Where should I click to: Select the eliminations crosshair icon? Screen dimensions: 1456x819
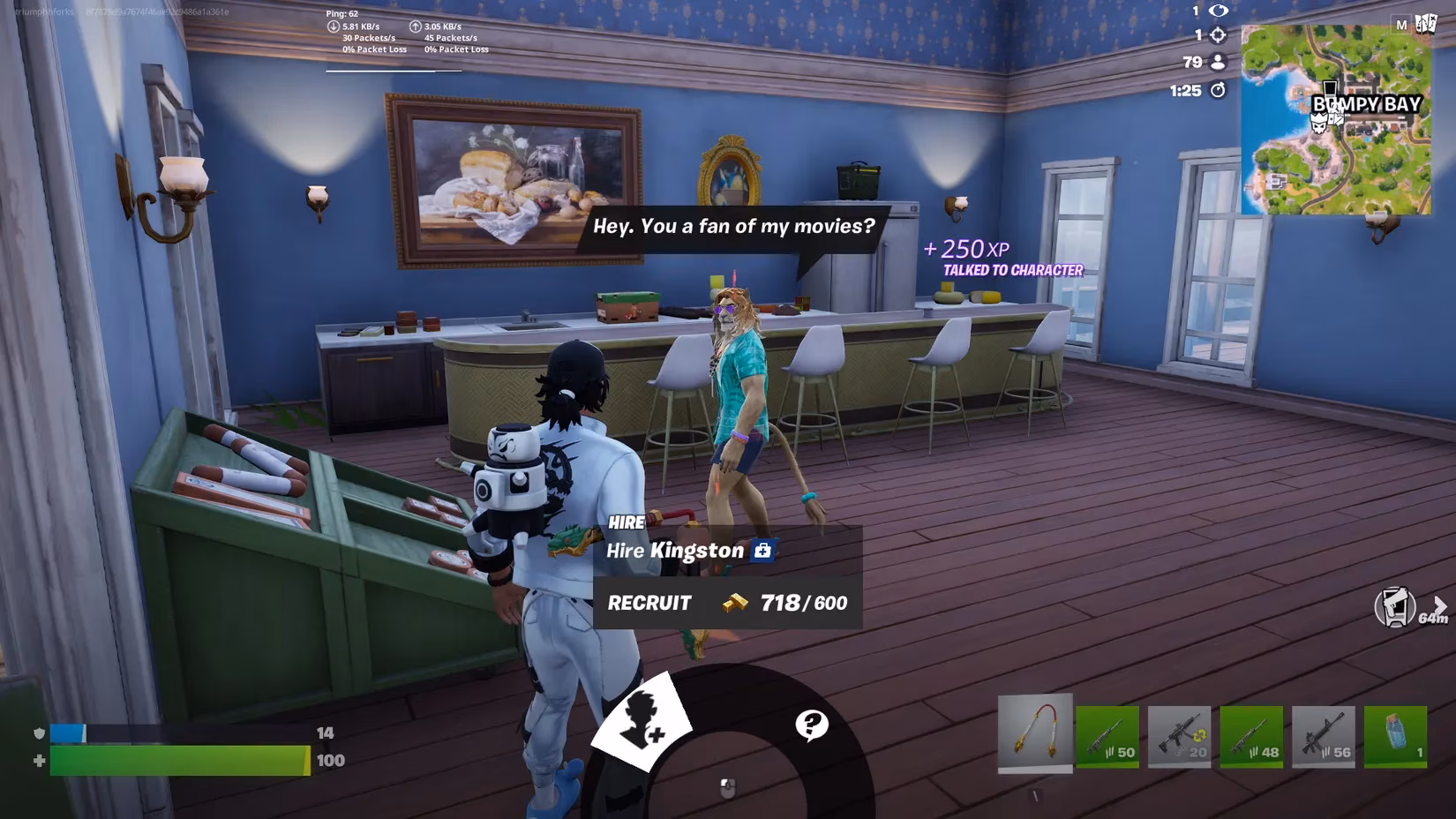1218,36
